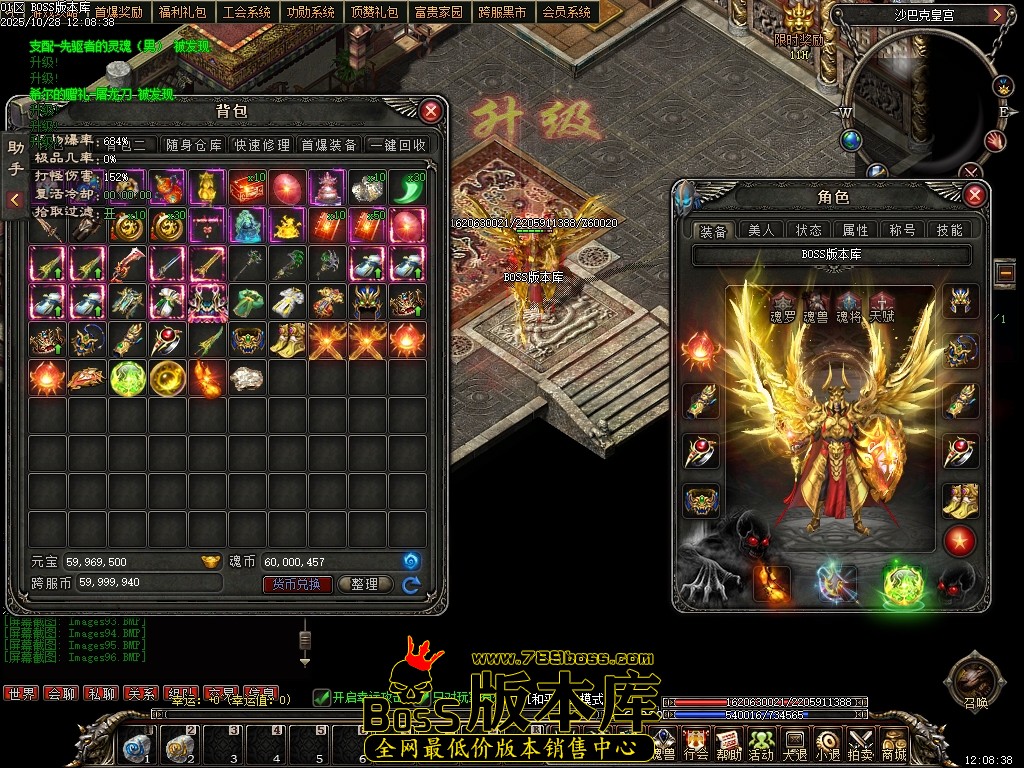
Task: Activate 一键回收 one-click recycle
Action: click(x=399, y=145)
